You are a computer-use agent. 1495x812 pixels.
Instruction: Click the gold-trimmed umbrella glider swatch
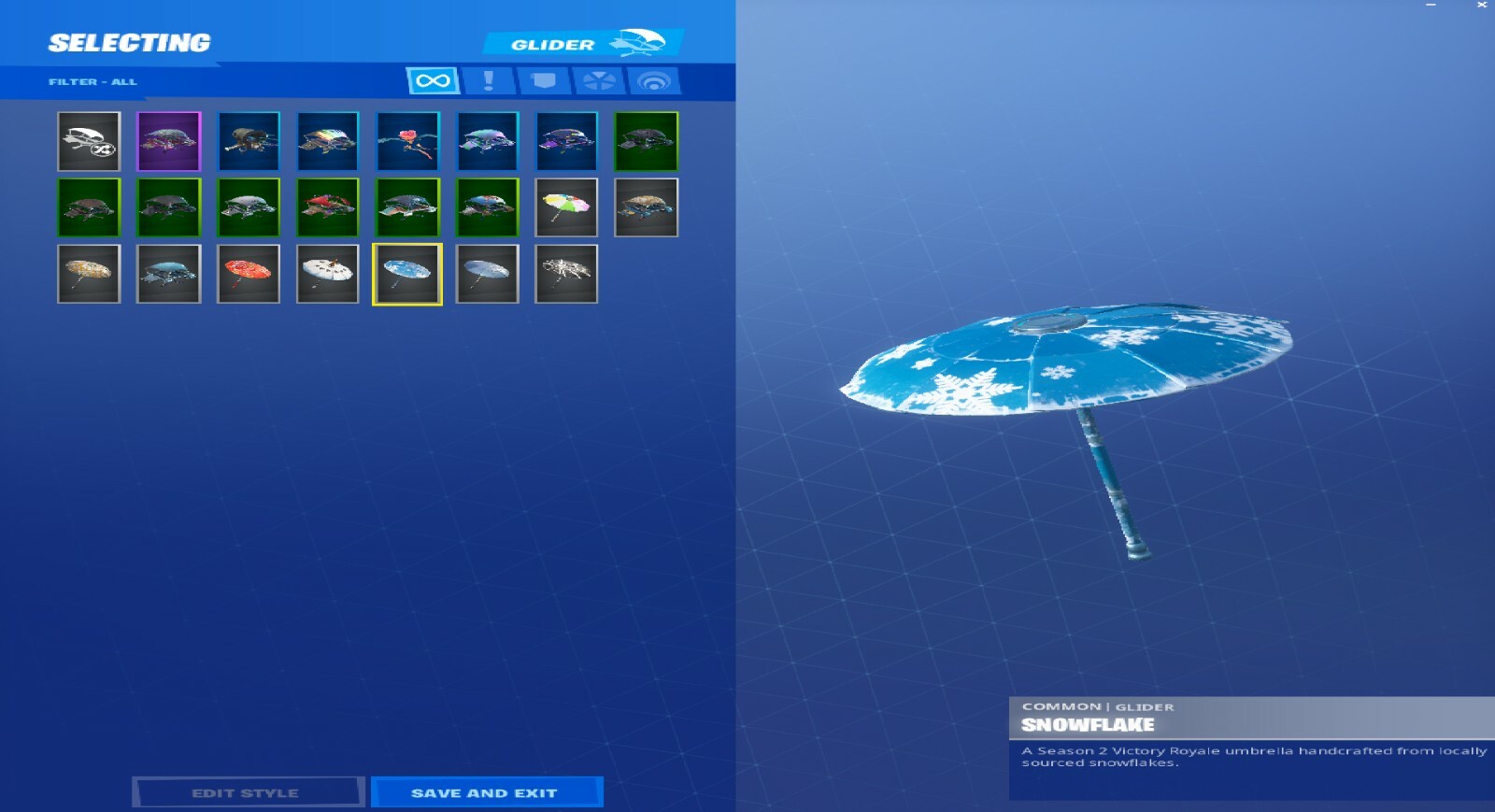click(x=89, y=274)
